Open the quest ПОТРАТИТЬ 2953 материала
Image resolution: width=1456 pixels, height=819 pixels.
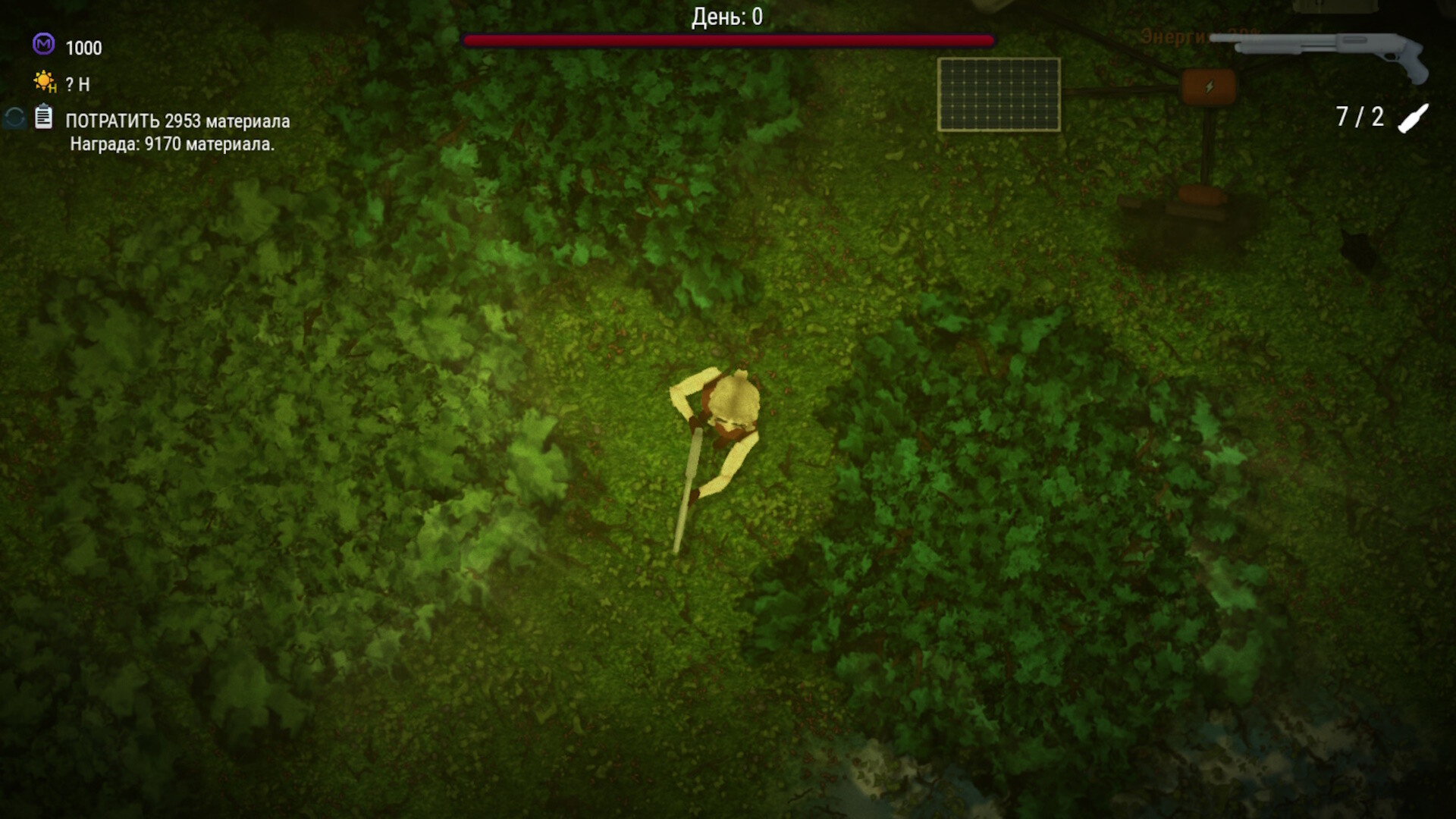coord(178,119)
